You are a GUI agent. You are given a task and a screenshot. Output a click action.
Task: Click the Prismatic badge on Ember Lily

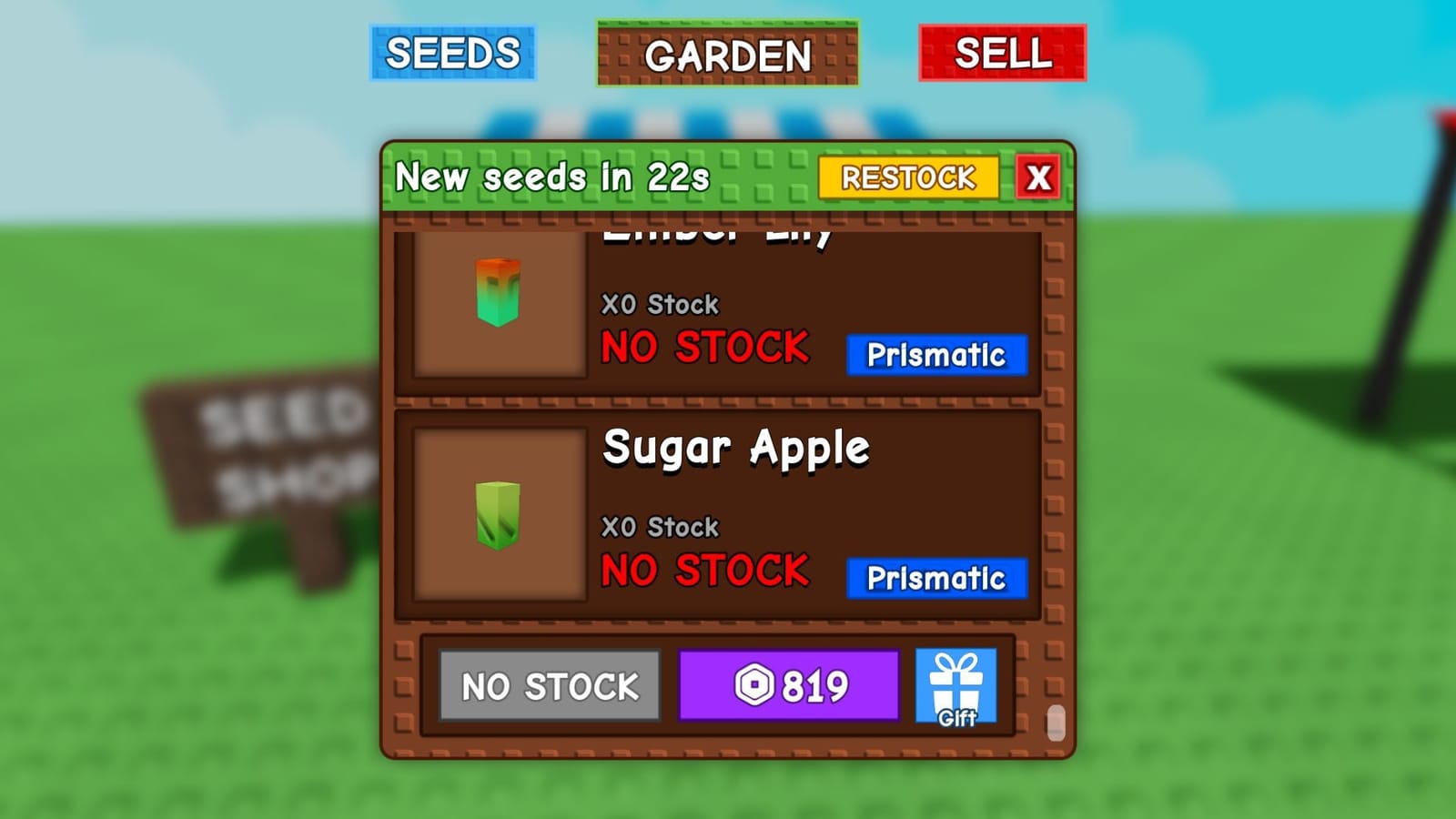tap(935, 357)
